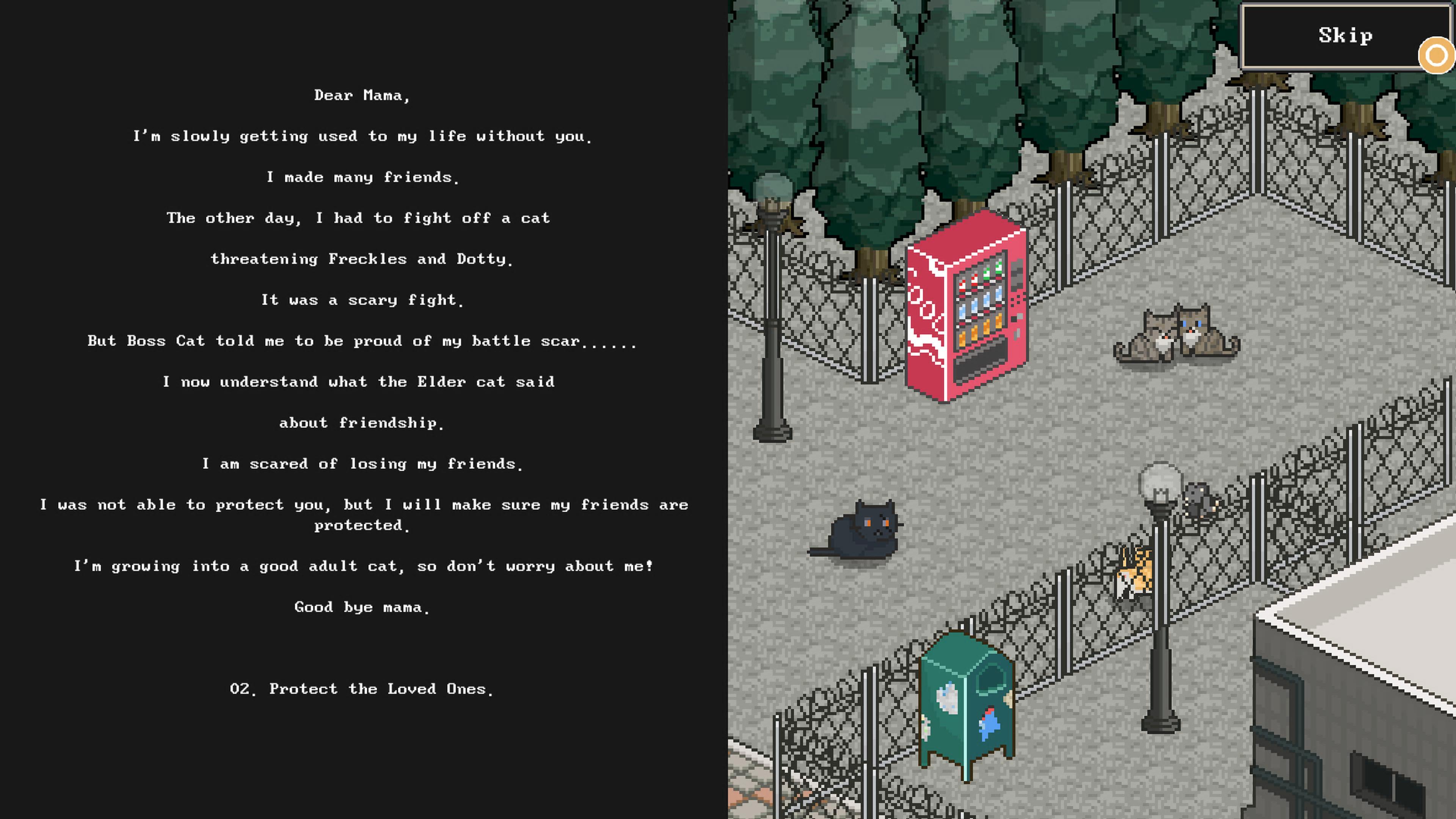Click the 'Good bye mama' closing line
1456x819 pixels.
click(x=362, y=607)
